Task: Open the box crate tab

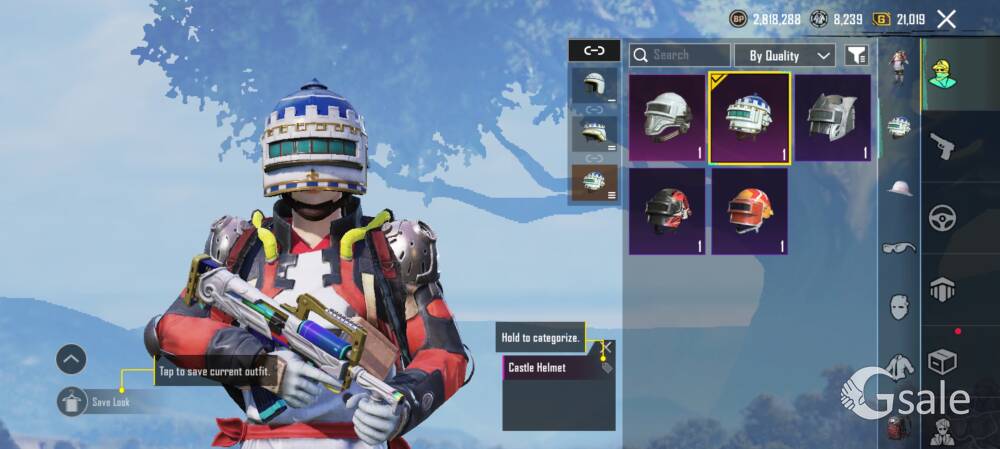Action: pyautogui.click(x=942, y=360)
